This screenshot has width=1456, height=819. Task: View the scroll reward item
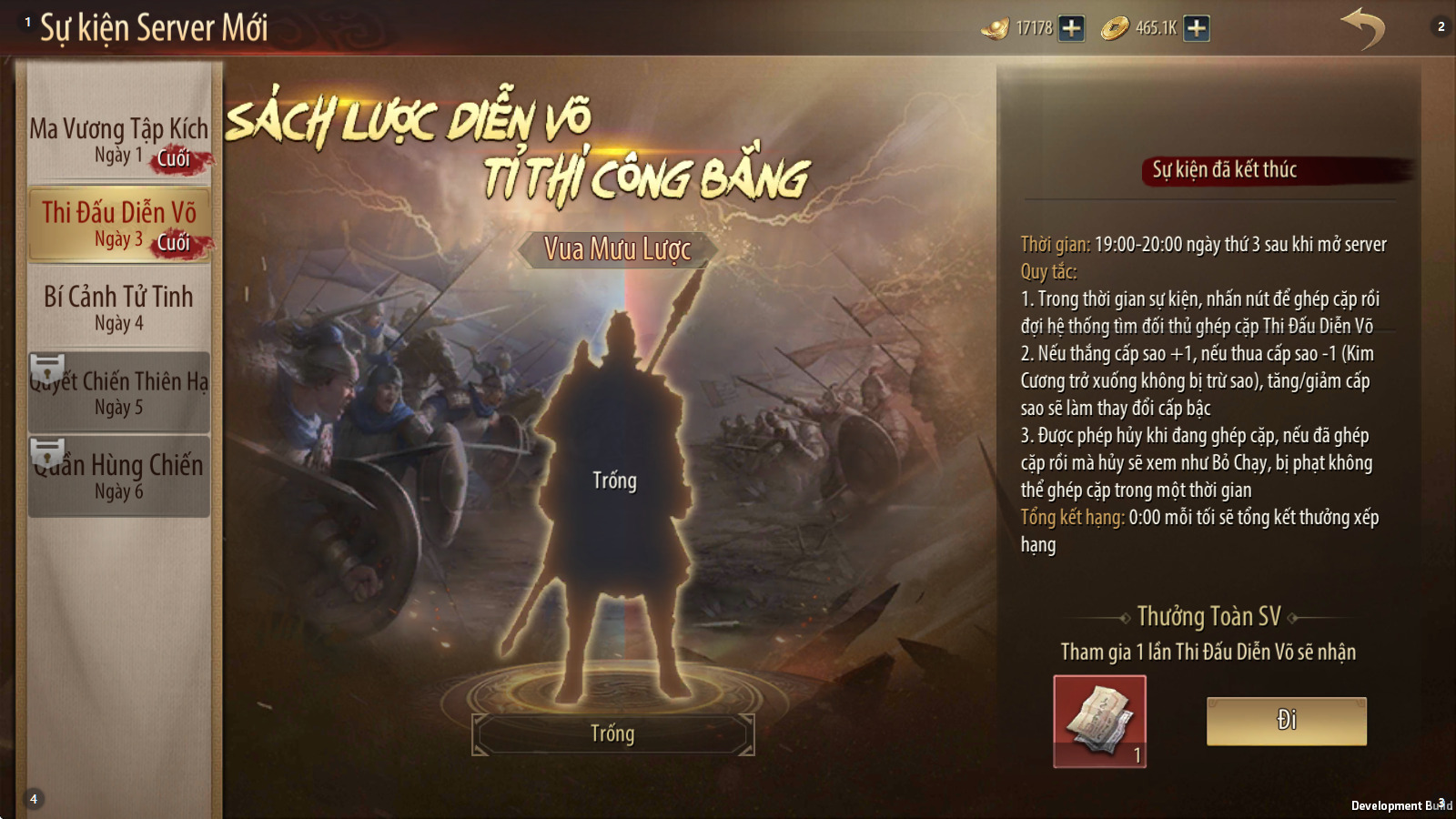(1099, 721)
